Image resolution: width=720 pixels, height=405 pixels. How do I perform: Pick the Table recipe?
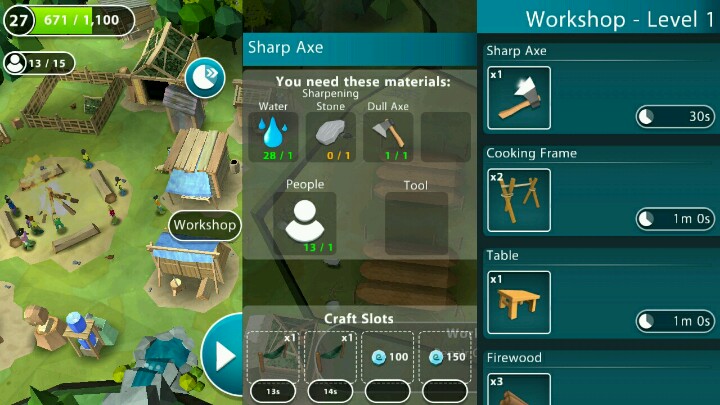[x=518, y=302]
